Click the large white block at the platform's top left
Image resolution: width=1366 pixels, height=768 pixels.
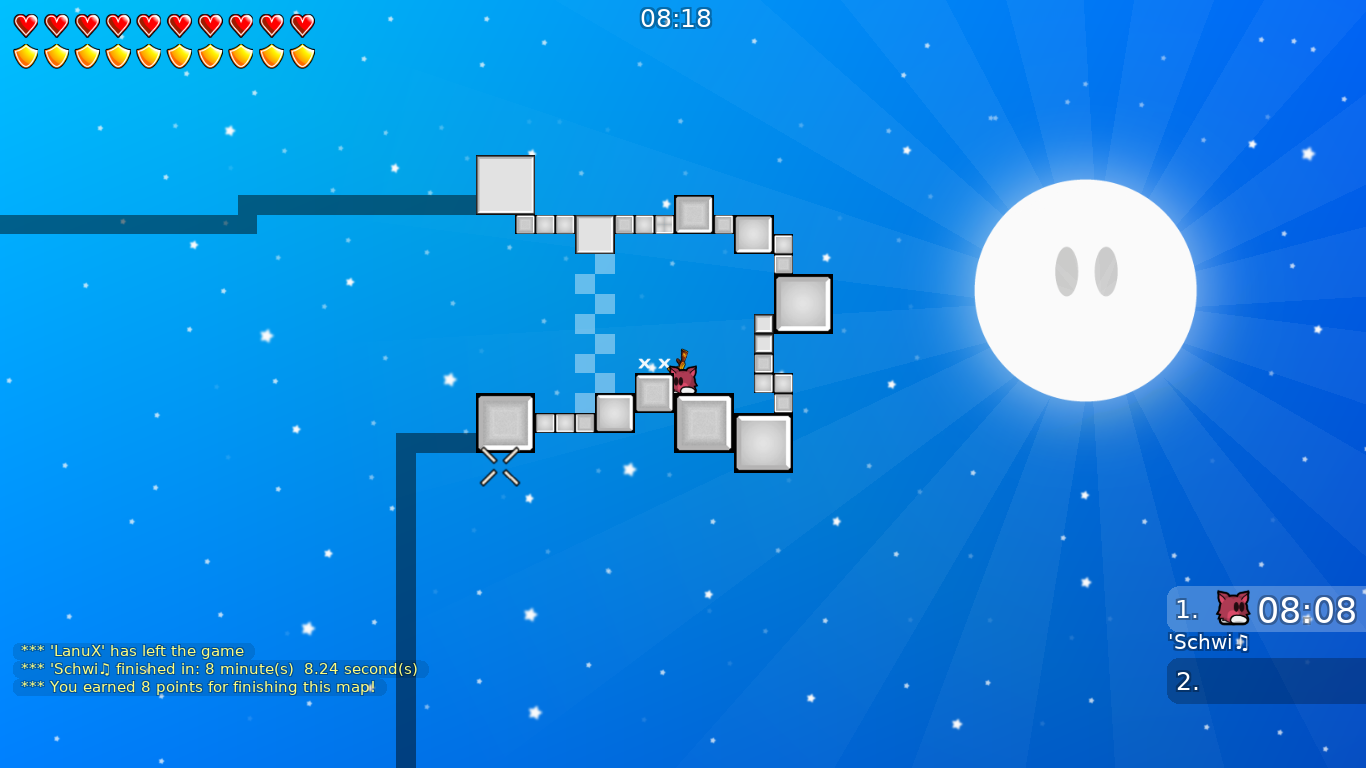(x=506, y=186)
